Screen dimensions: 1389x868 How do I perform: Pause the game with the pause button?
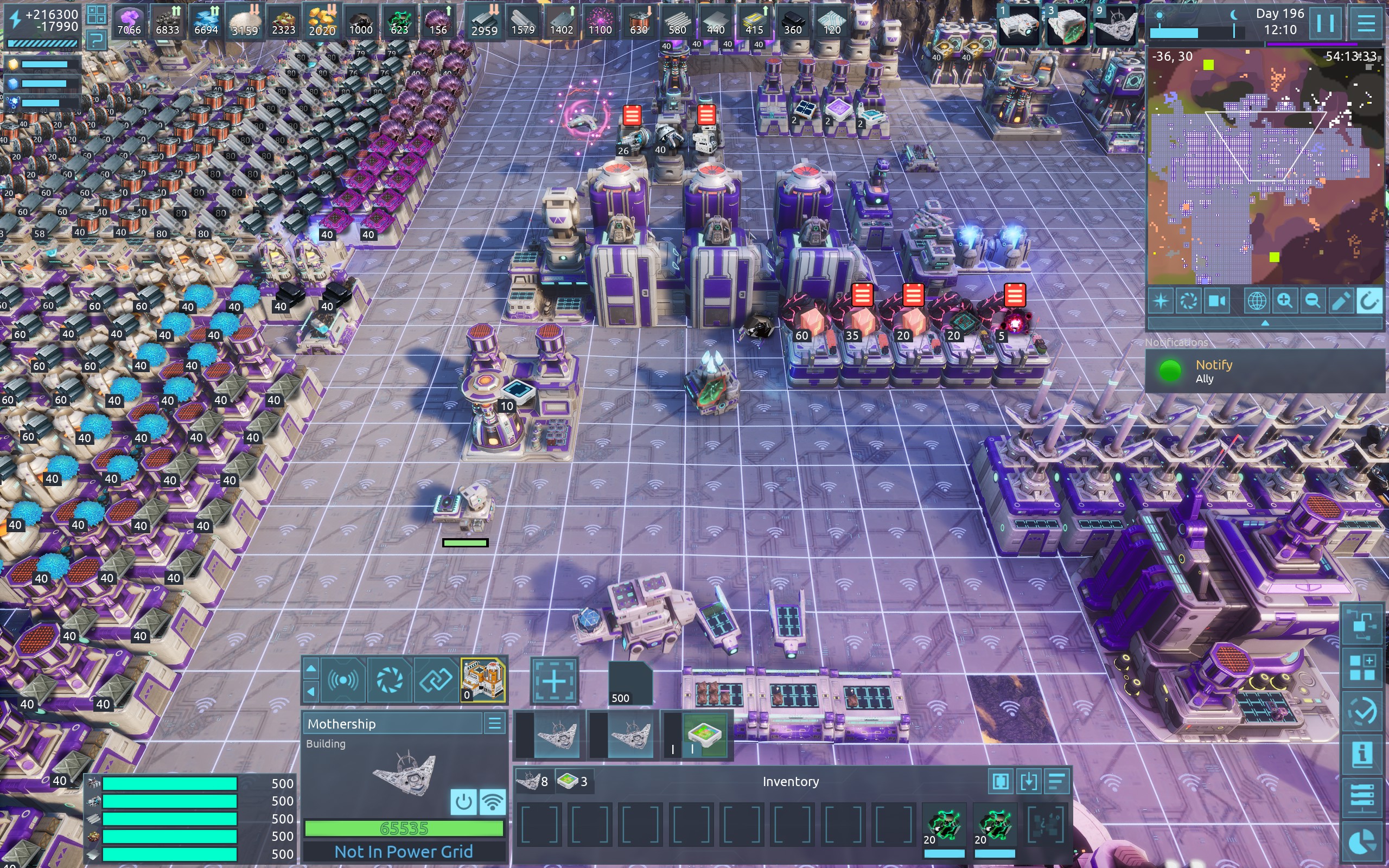point(1325,24)
